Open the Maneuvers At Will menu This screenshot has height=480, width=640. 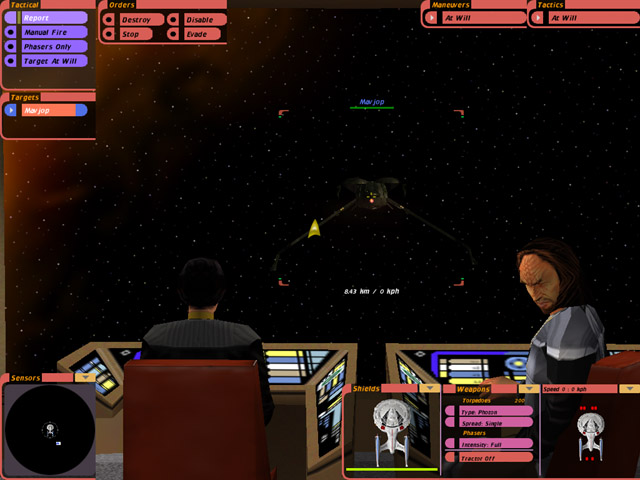pos(480,18)
